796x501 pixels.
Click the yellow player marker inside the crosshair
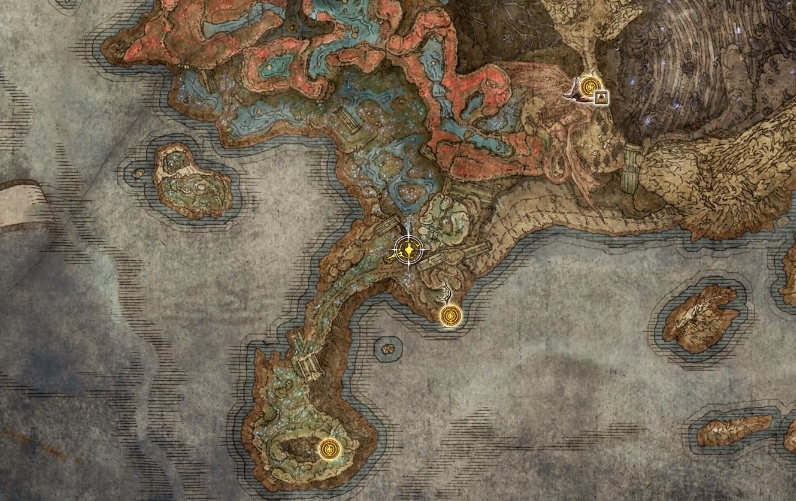pos(408,249)
